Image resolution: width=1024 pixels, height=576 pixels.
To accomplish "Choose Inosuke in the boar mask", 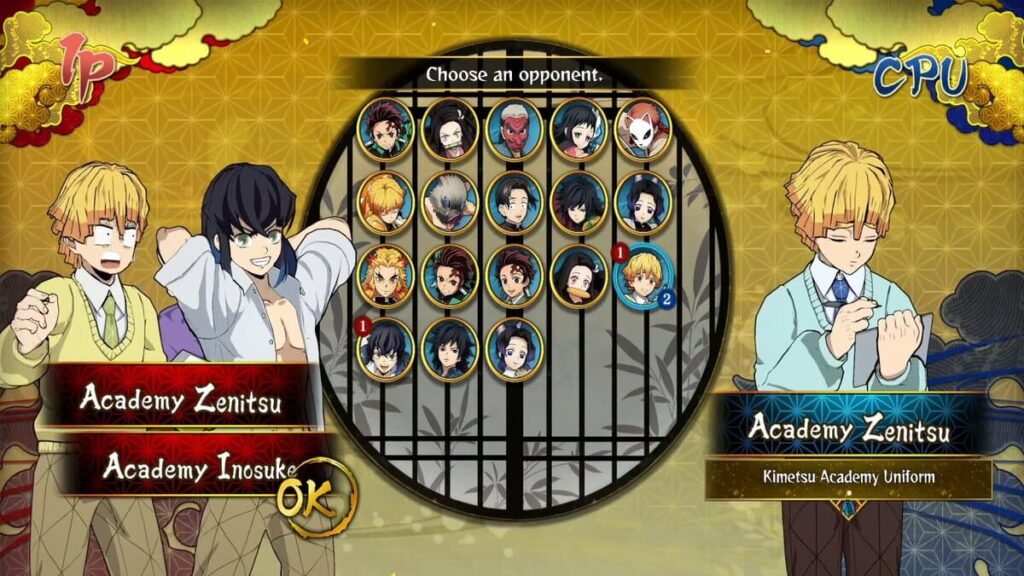I will pyautogui.click(x=449, y=202).
